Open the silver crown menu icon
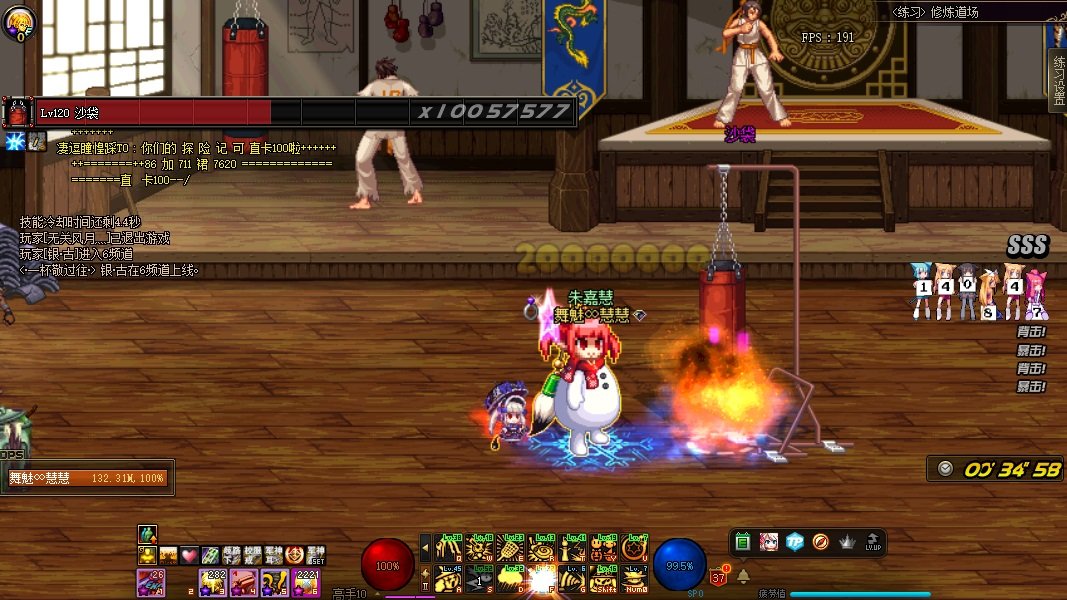1067x600 pixels. (847, 542)
